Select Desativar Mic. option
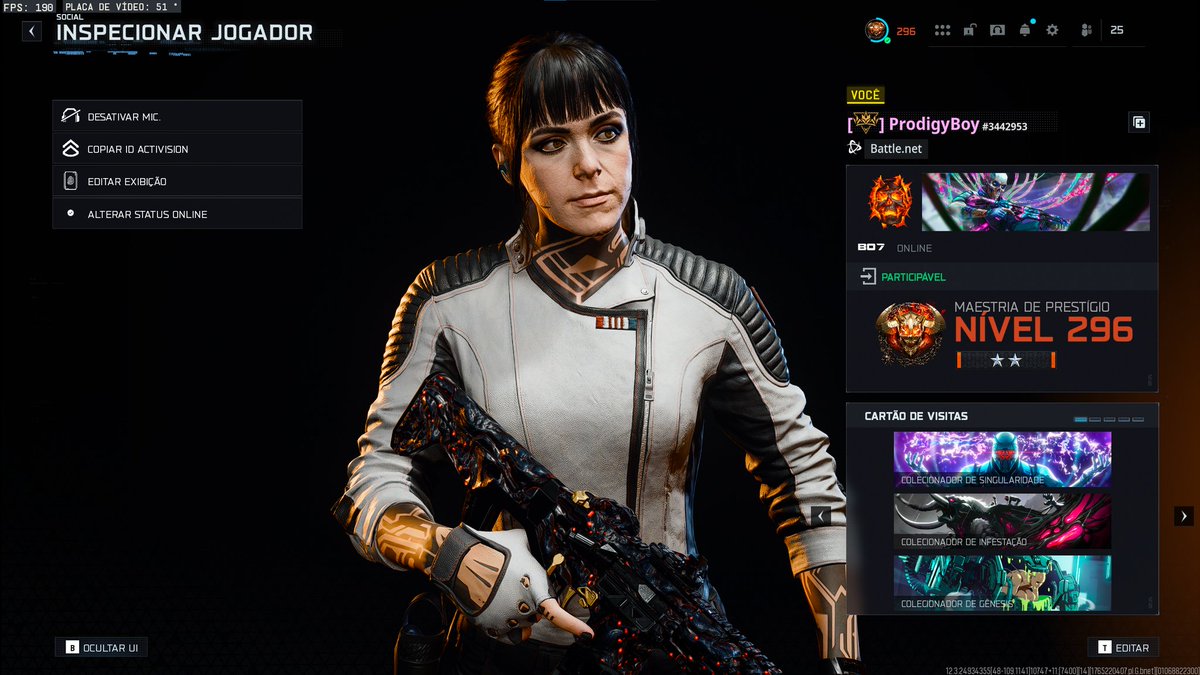Screen dimensions: 1200x675 click(177, 116)
